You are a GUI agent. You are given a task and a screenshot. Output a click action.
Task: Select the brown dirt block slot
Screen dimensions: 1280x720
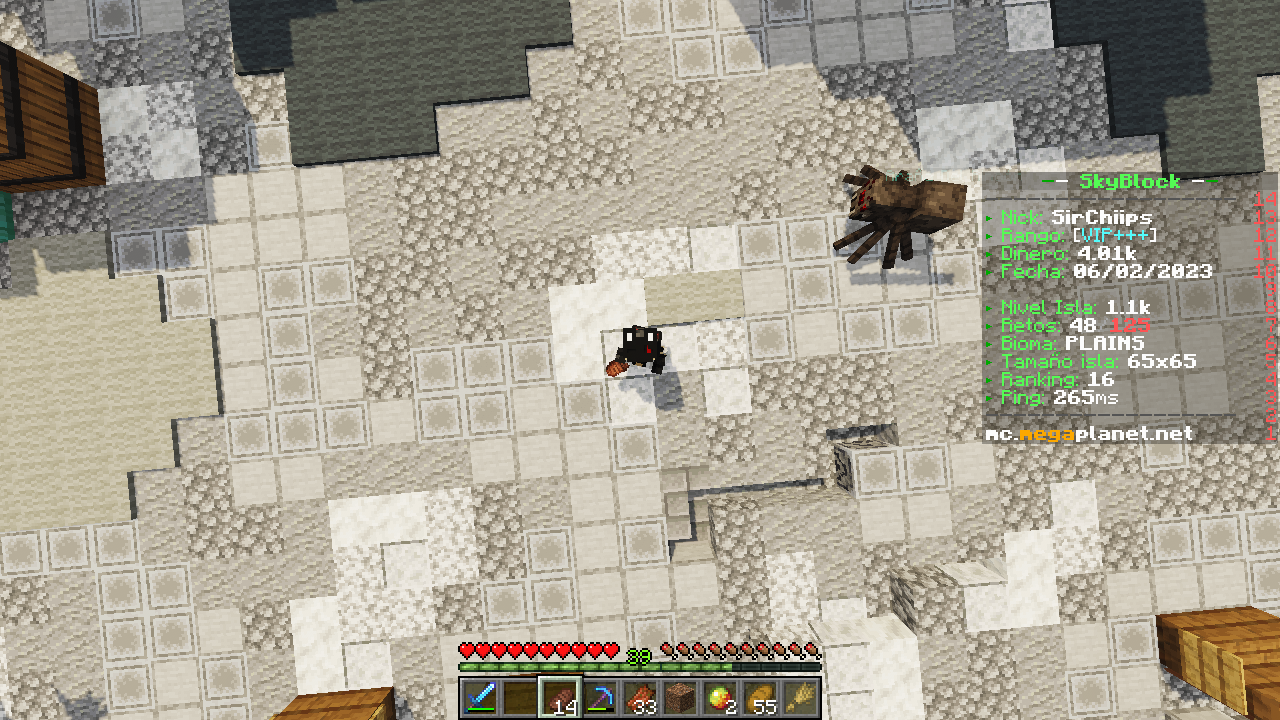pyautogui.click(x=680, y=697)
